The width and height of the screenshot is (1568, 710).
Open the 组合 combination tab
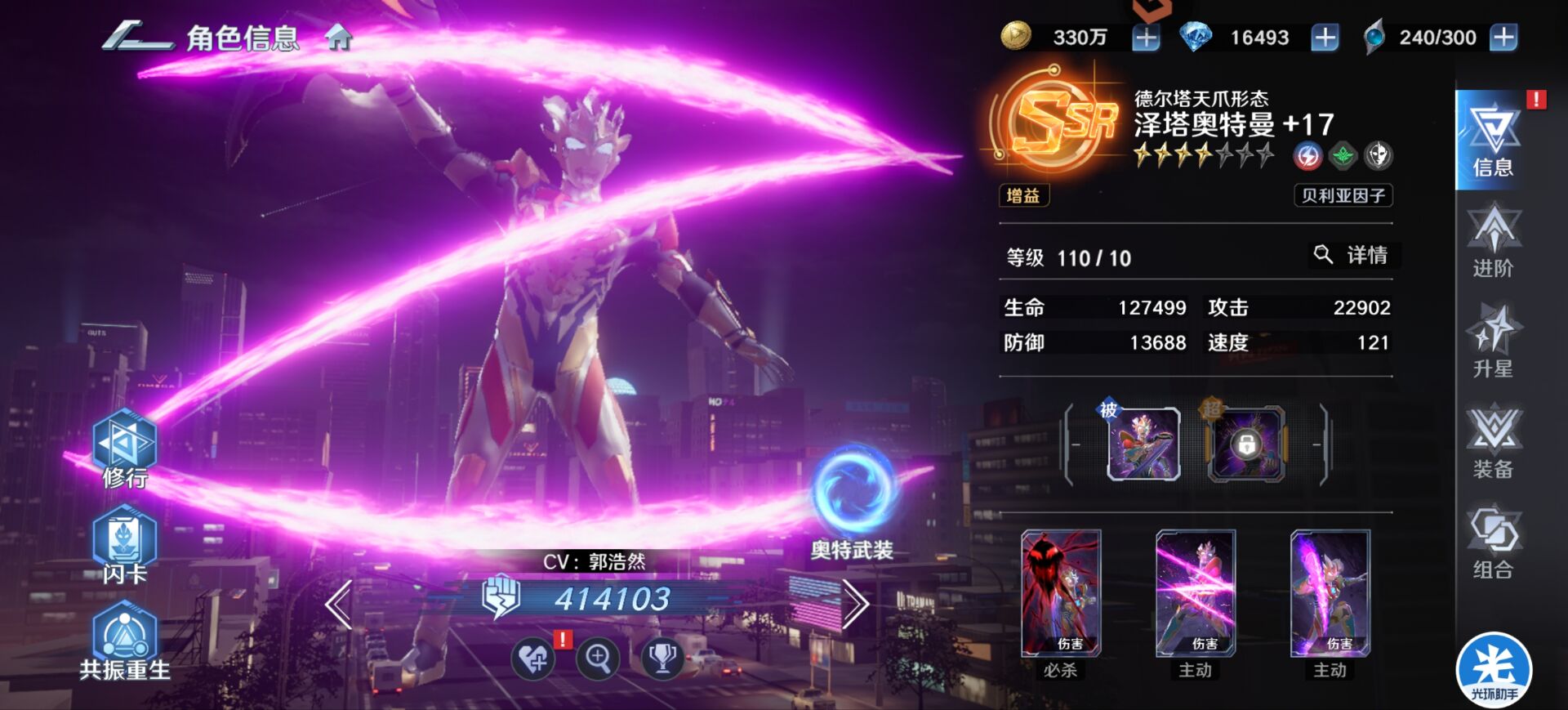(1492, 543)
